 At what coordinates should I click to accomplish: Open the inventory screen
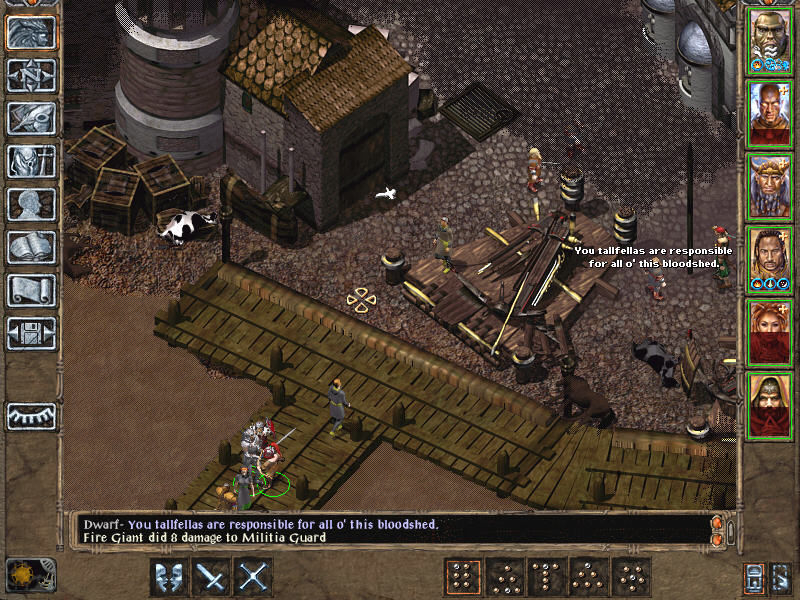point(32,162)
